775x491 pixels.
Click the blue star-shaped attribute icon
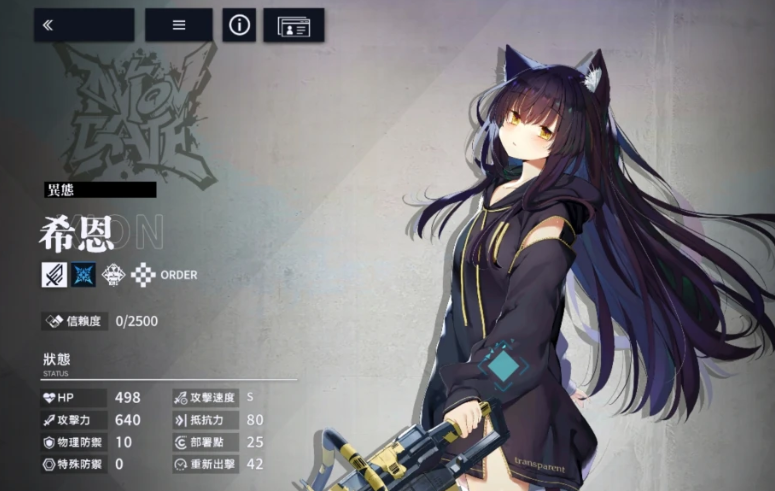click(x=84, y=274)
